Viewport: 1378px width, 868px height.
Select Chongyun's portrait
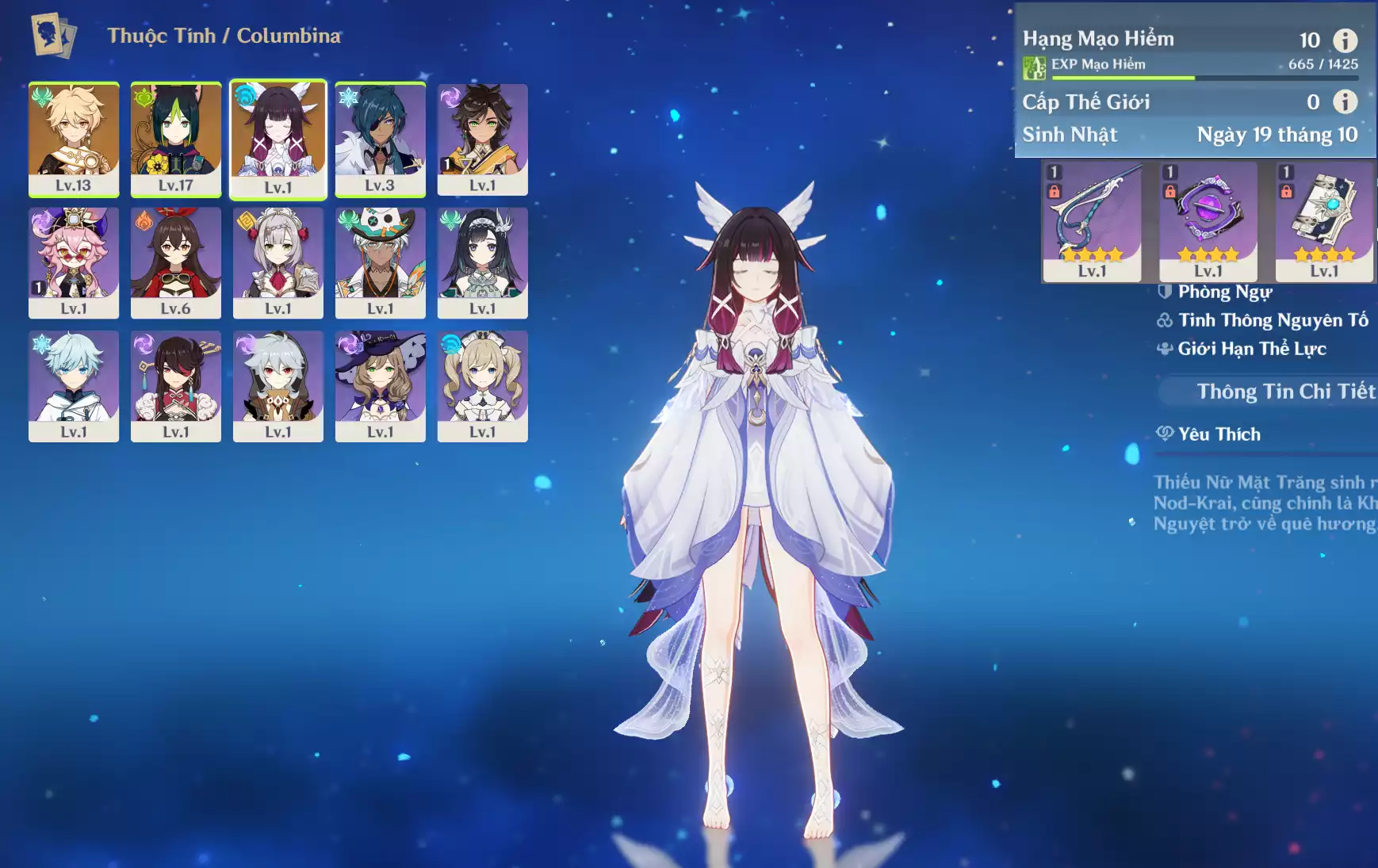[74, 386]
